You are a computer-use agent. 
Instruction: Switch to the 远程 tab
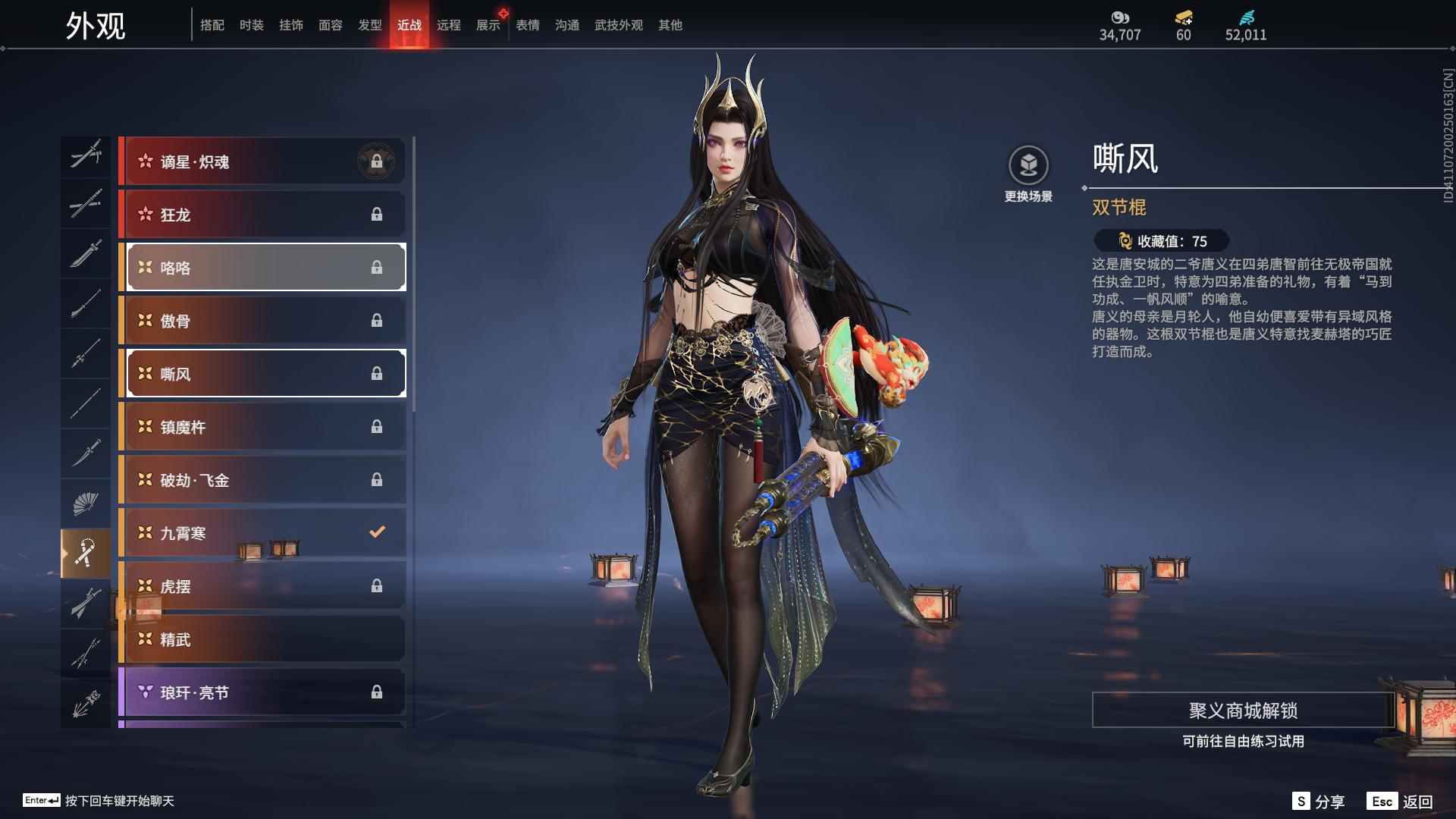point(449,24)
